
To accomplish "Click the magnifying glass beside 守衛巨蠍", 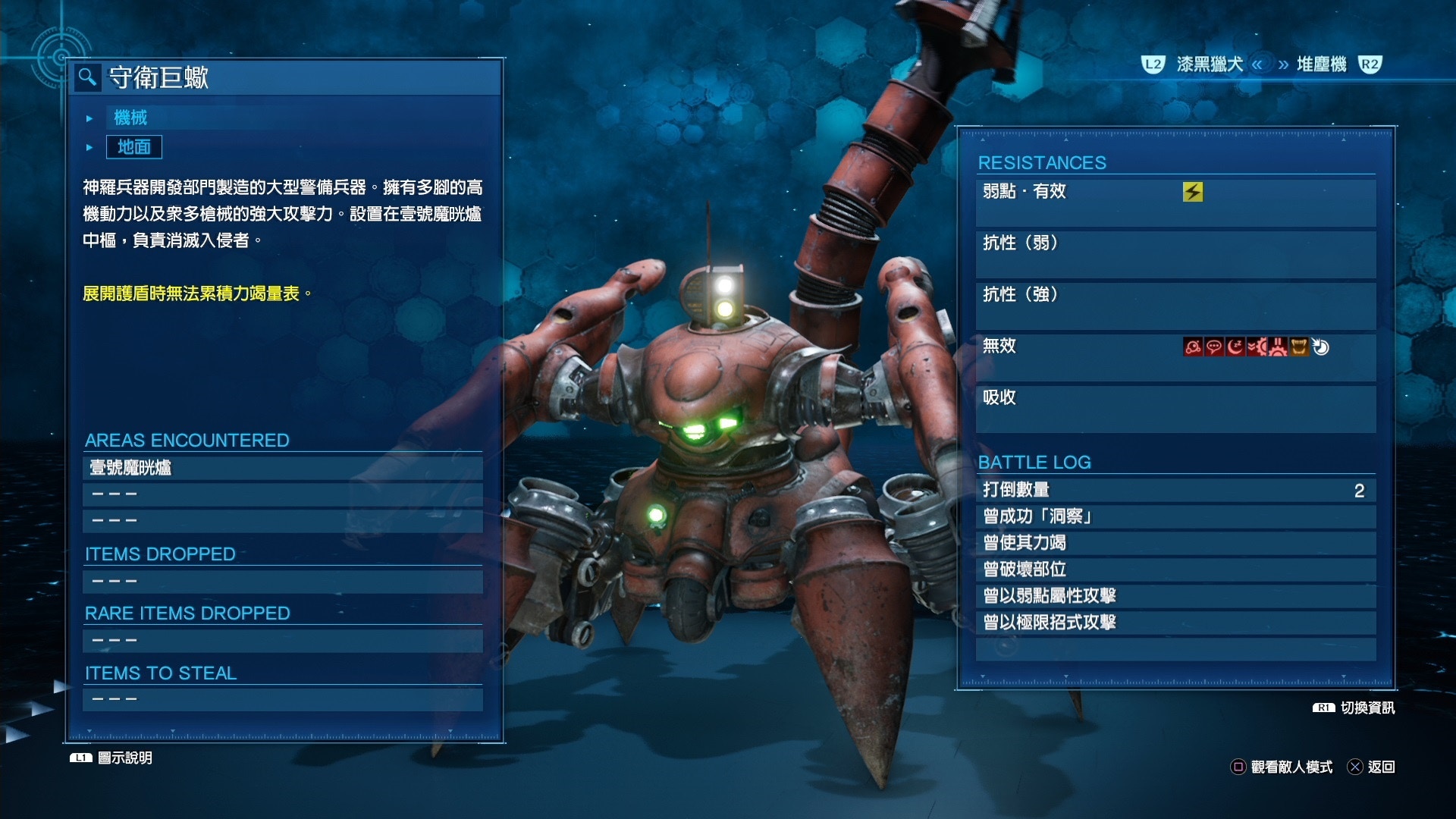I will coord(89,78).
